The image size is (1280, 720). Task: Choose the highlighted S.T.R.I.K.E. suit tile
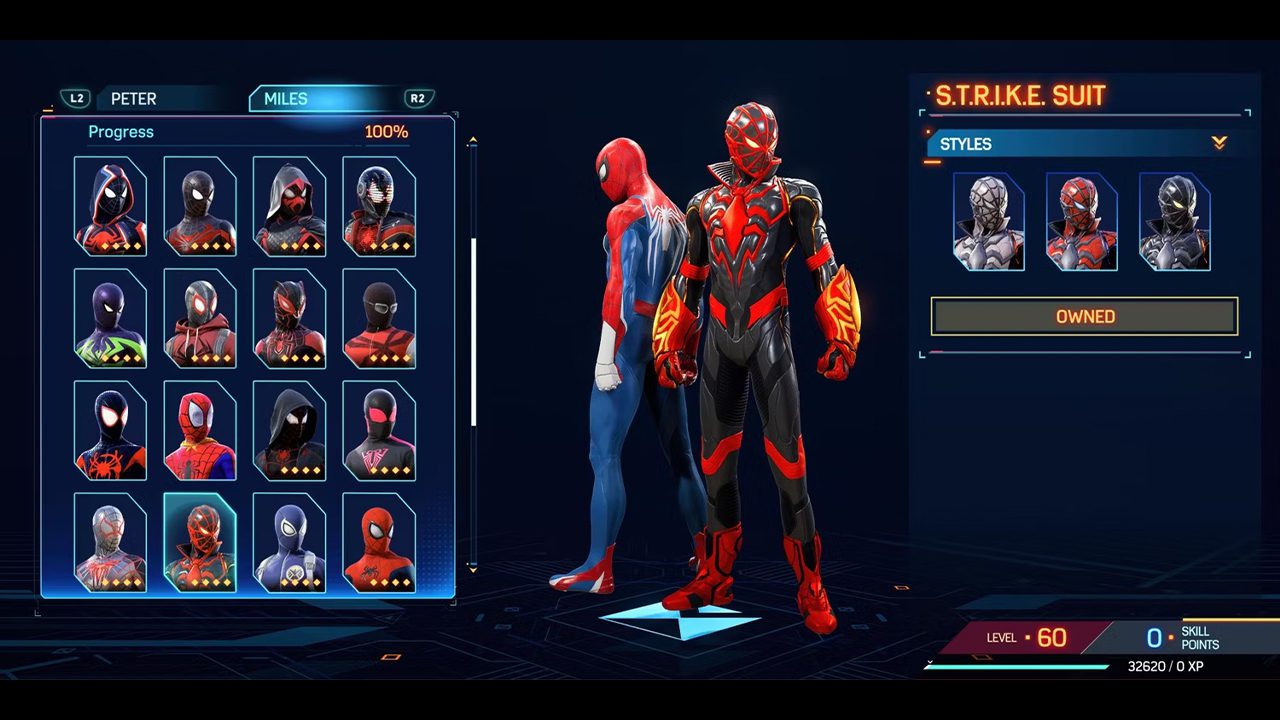tap(199, 543)
